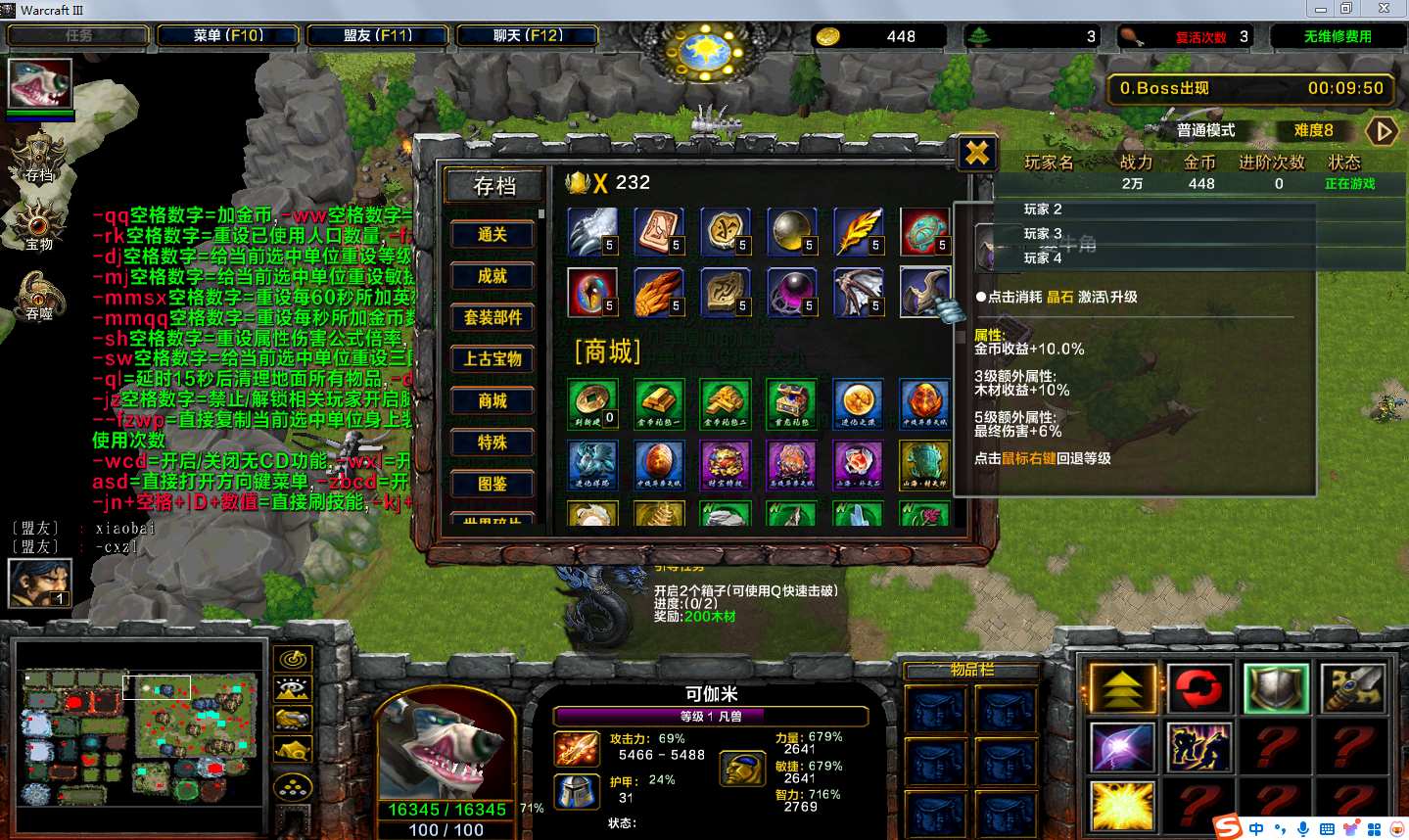Open the 上古宝物 category
The height and width of the screenshot is (840, 1409).
492,359
